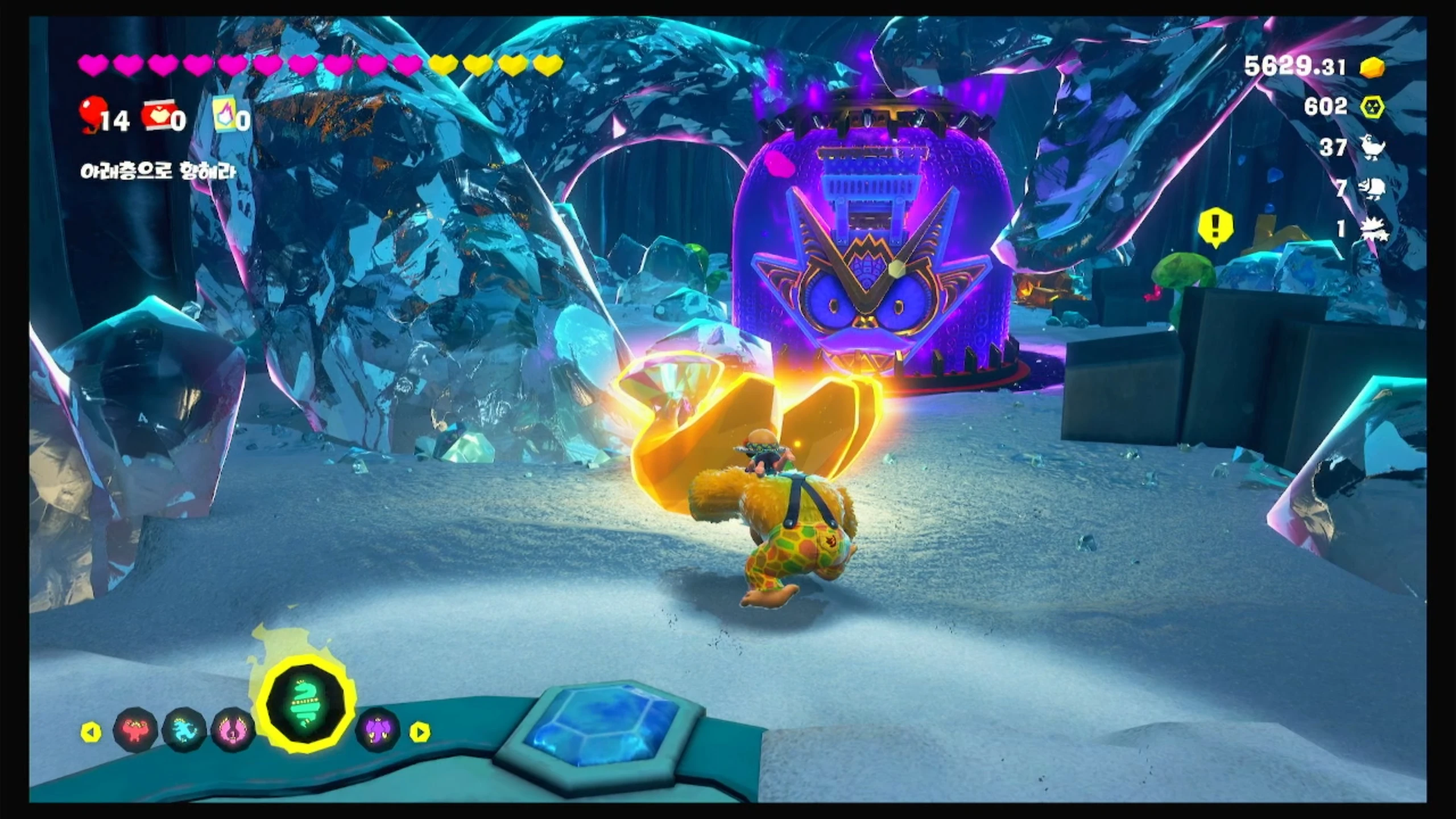Open the Korean objective tracker text

click(158, 172)
